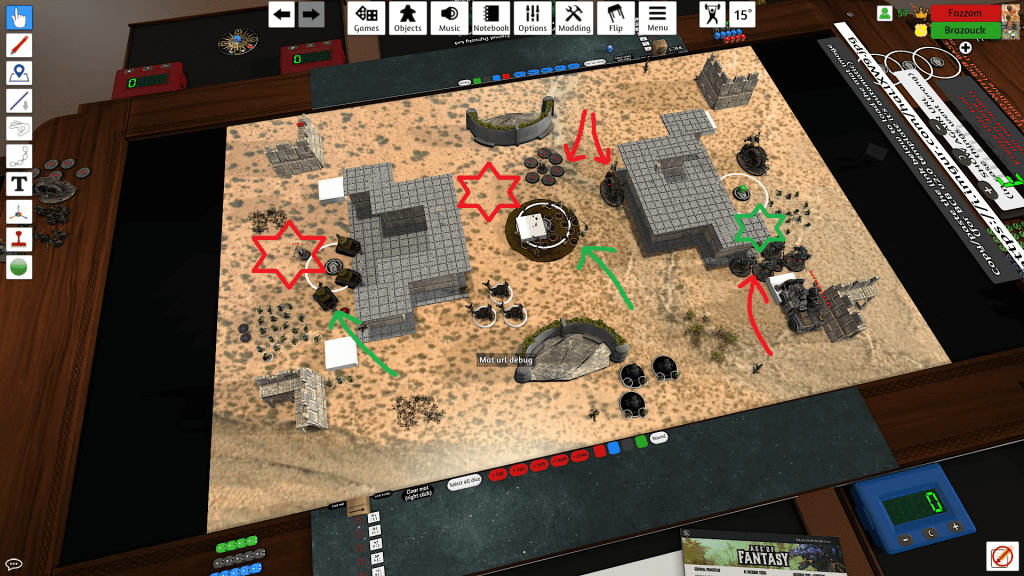The width and height of the screenshot is (1024, 576).
Task: Click the redo right arrow button
Action: pyautogui.click(x=311, y=14)
